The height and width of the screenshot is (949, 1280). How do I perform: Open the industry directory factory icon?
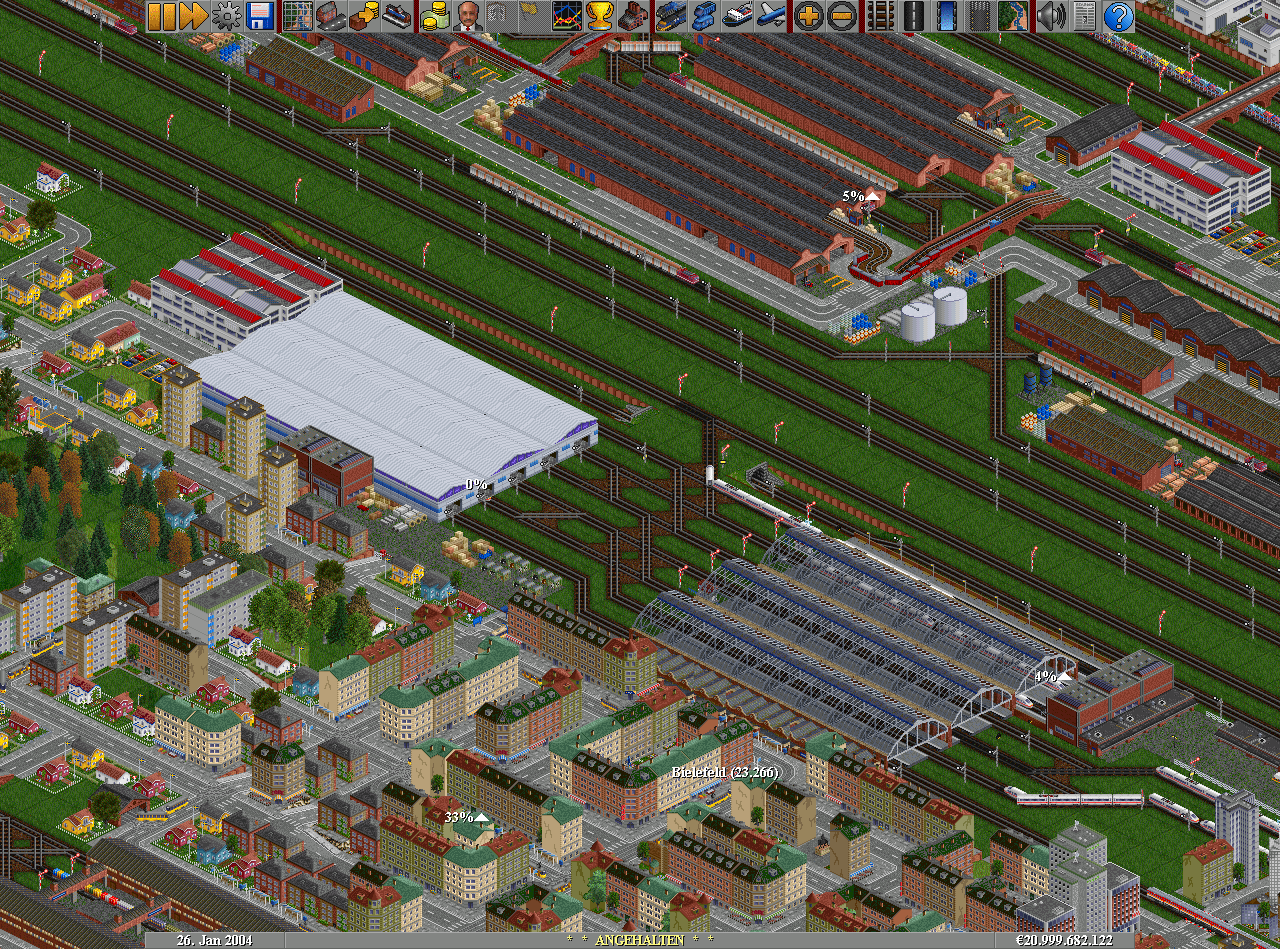point(633,15)
